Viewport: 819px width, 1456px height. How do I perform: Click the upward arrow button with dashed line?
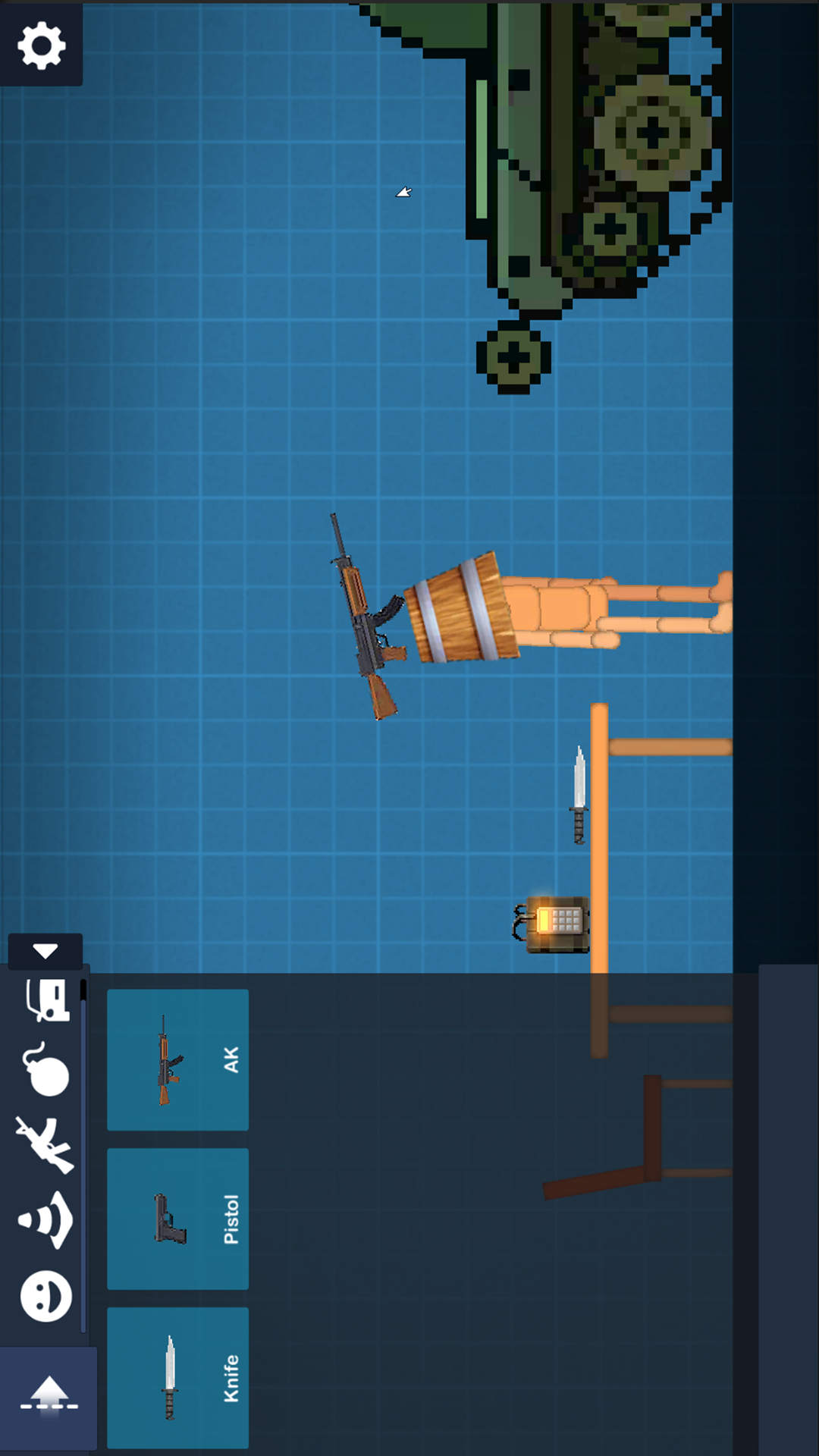[49, 1397]
